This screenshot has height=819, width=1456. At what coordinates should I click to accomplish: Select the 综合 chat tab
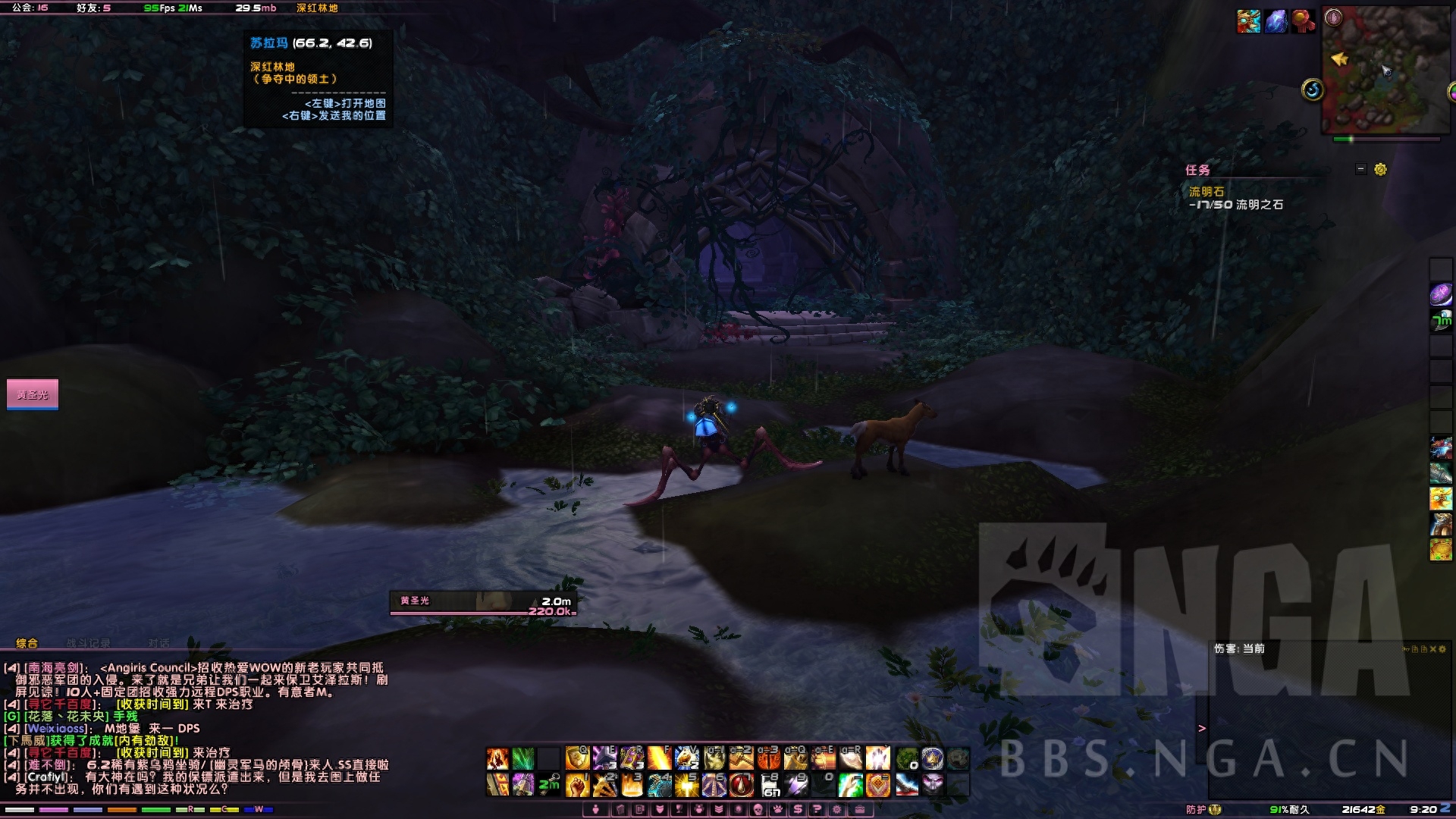pos(27,643)
